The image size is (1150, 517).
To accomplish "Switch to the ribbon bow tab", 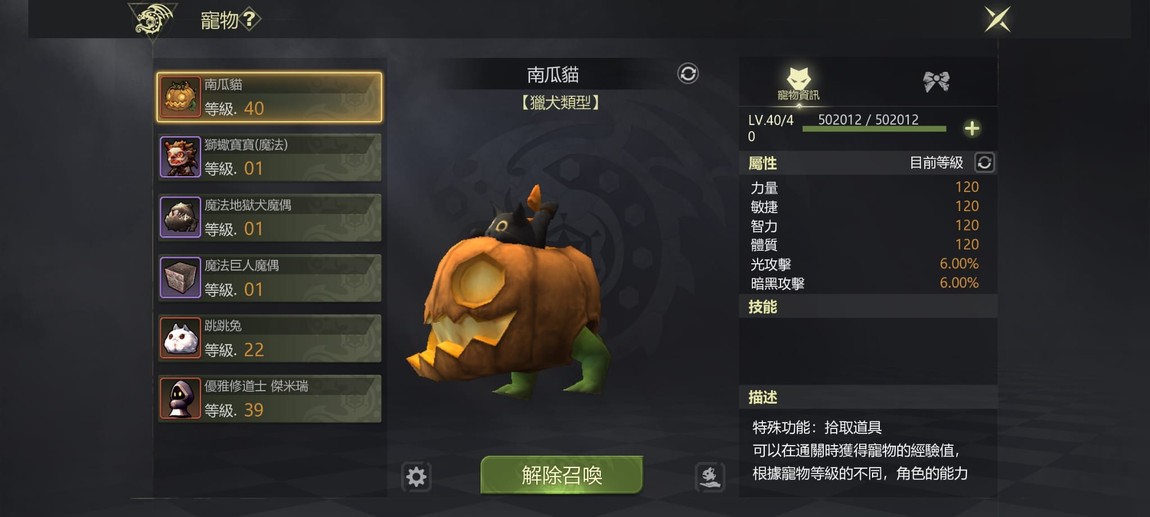I will pyautogui.click(x=936, y=82).
